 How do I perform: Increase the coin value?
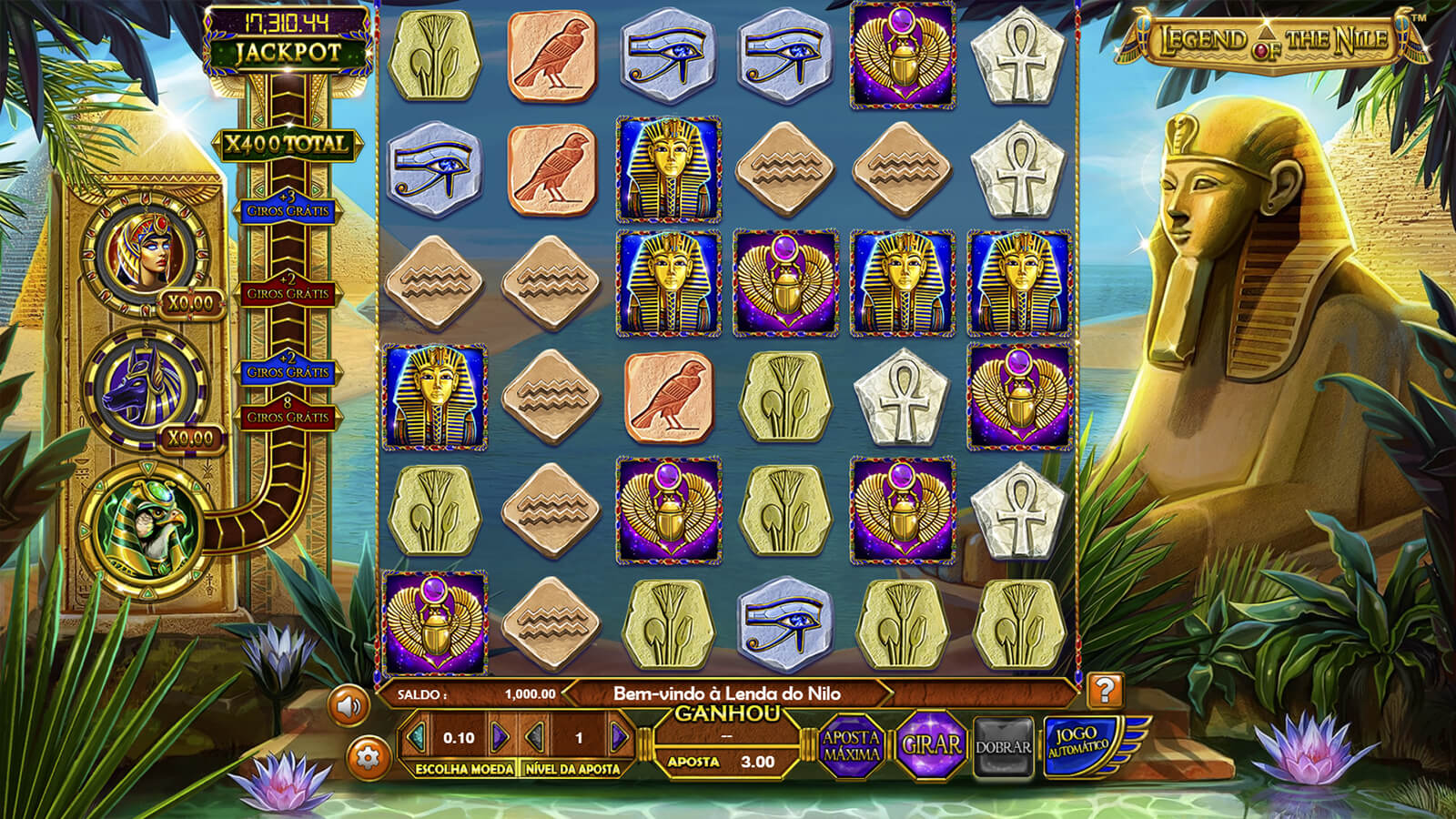[500, 737]
